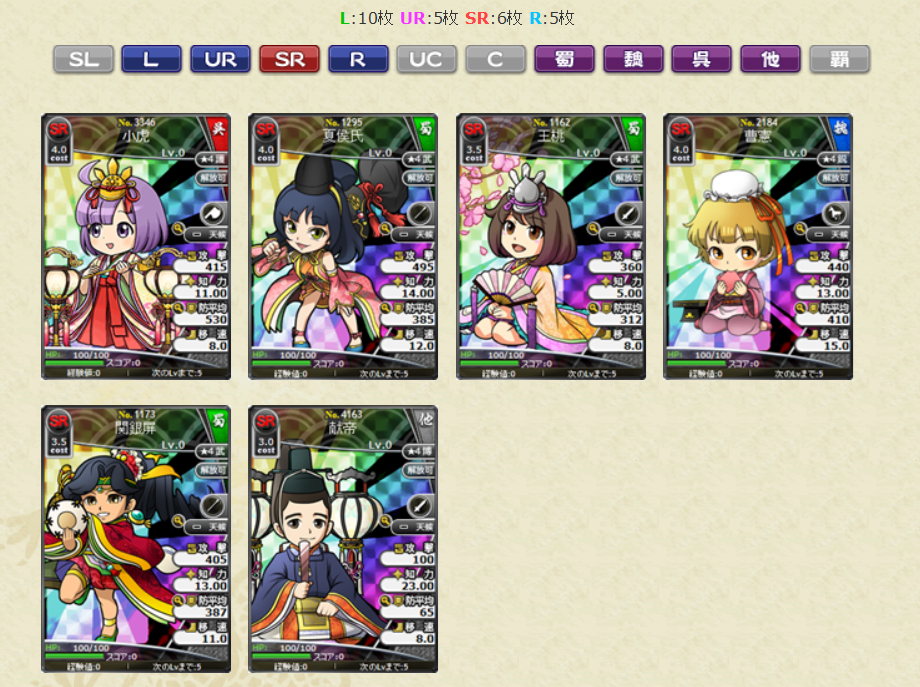Image resolution: width=920 pixels, height=687 pixels.
Task: Select the R rarity filter button
Action: click(358, 59)
